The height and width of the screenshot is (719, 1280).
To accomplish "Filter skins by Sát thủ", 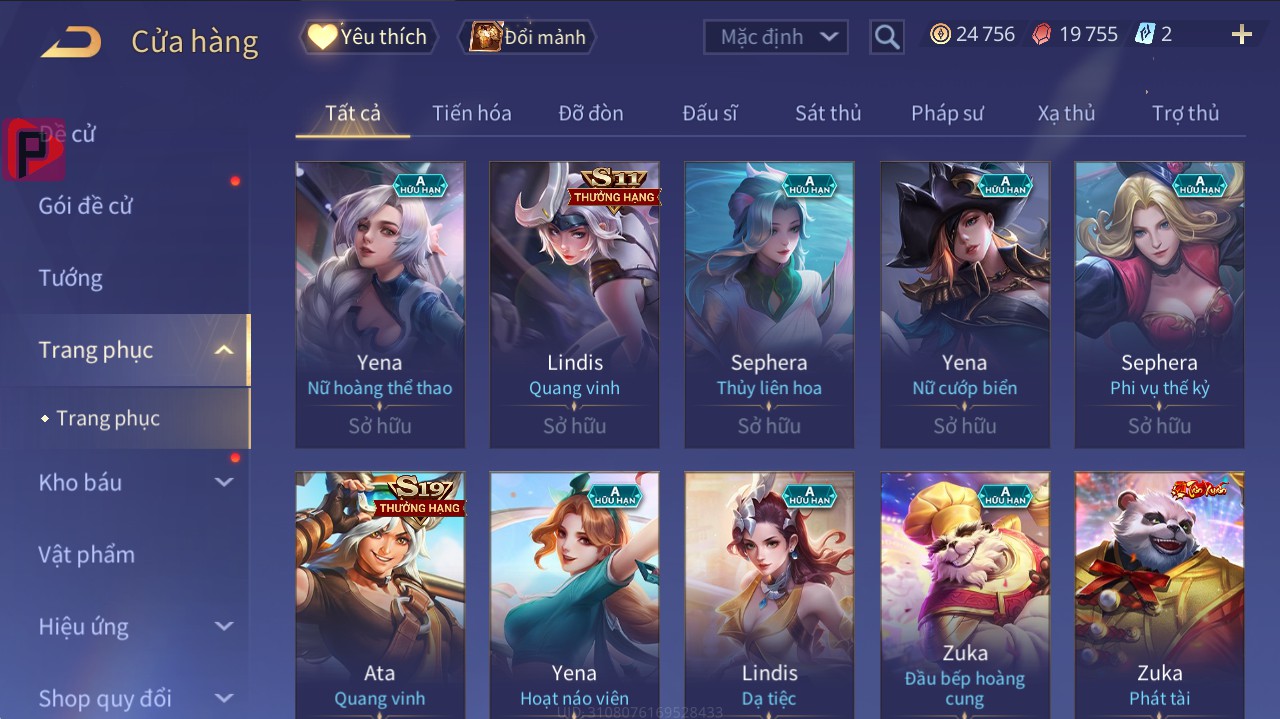I will [x=827, y=113].
